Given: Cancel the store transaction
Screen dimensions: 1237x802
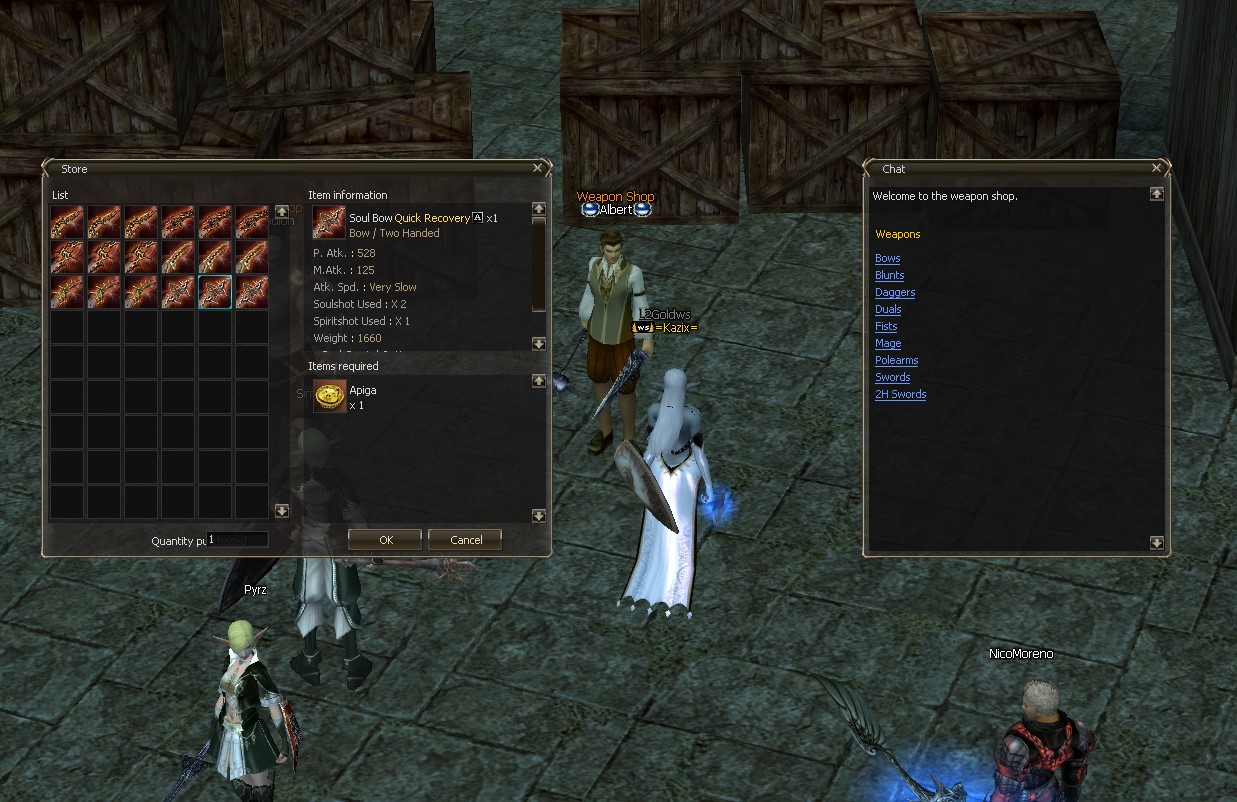Looking at the screenshot, I should coord(465,540).
